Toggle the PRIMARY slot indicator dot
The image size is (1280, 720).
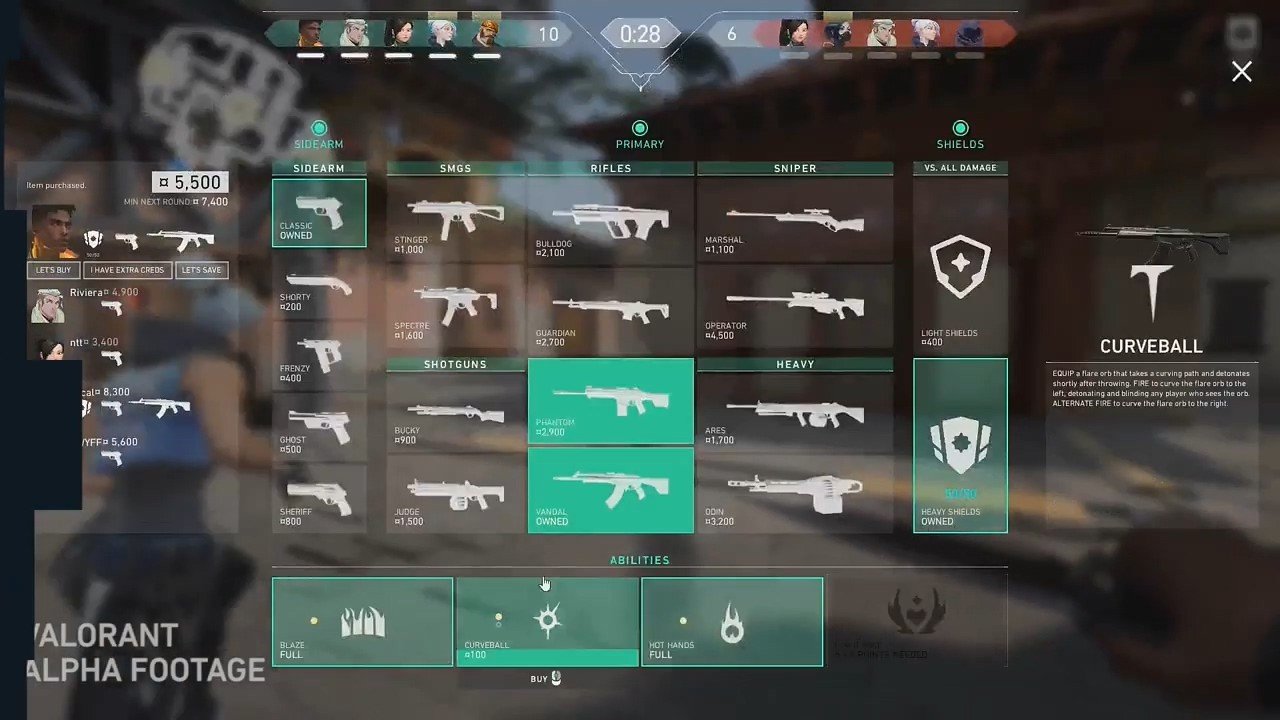tap(639, 128)
